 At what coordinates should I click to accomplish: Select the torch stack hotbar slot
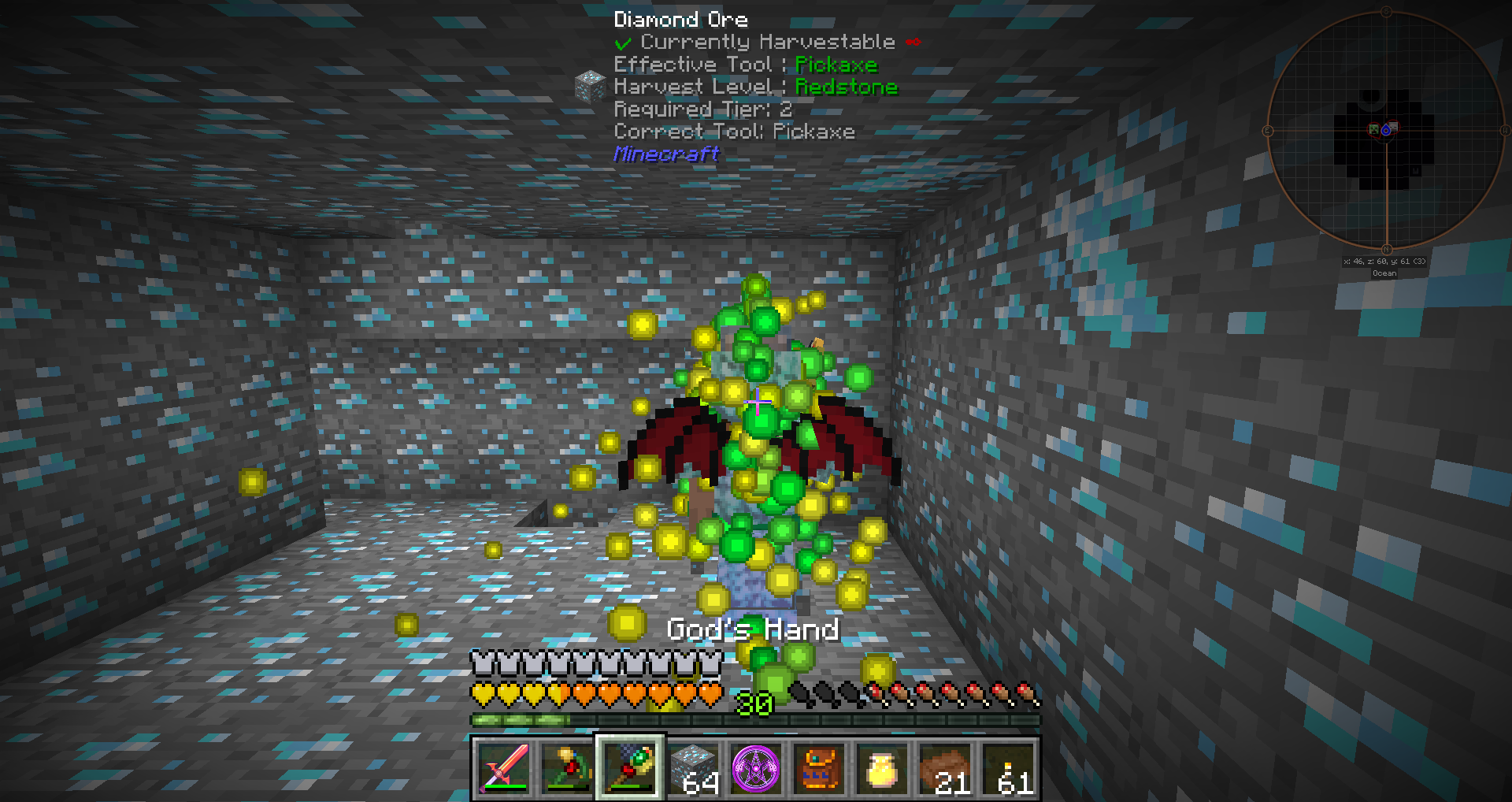pos(1008,768)
